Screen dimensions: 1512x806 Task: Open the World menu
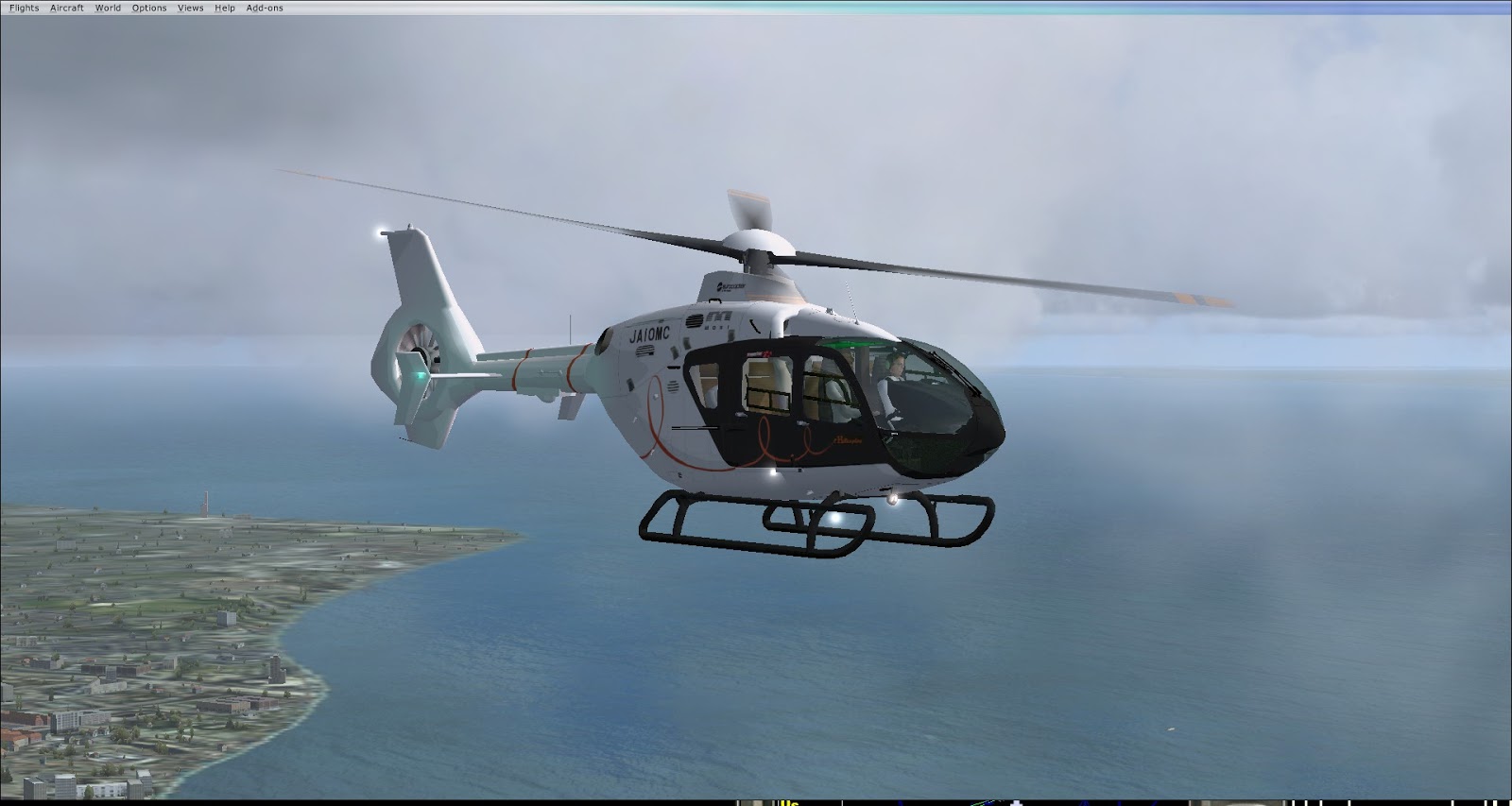click(x=108, y=8)
